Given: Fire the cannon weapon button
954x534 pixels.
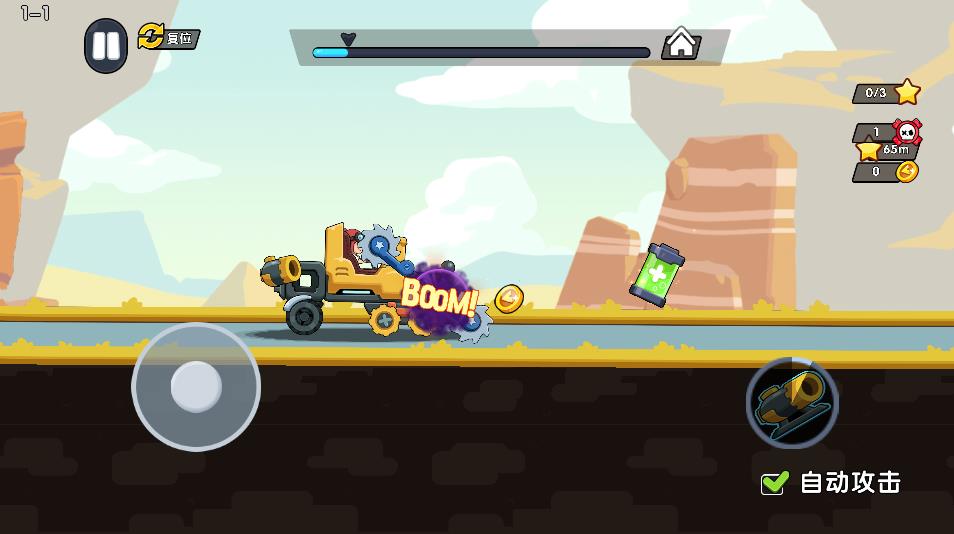Looking at the screenshot, I should pos(791,402).
